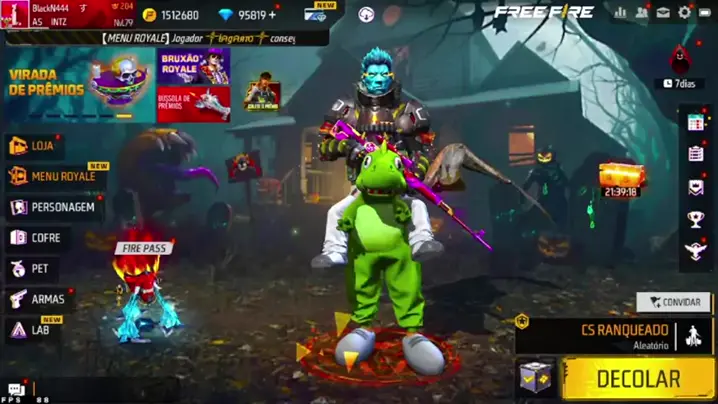Open the Bruxão Royale banner
The height and width of the screenshot is (404, 718).
[x=193, y=67]
